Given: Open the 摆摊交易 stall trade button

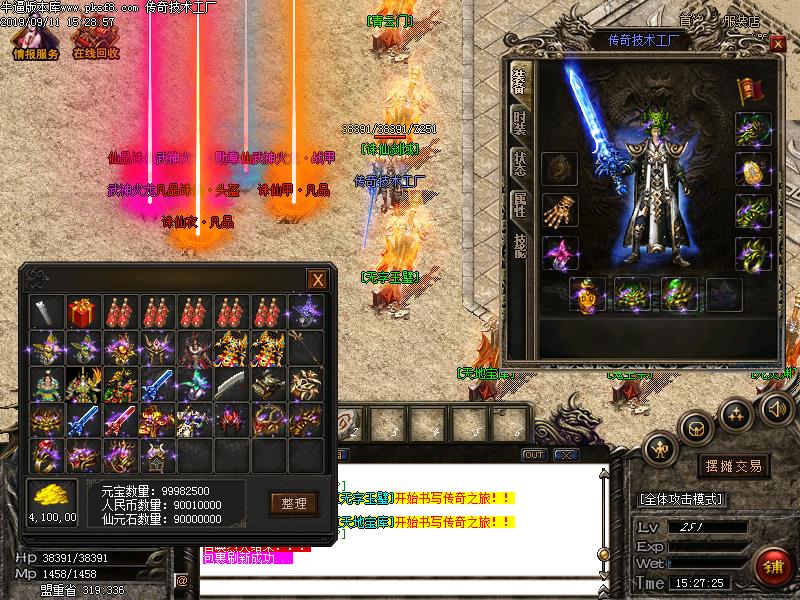Looking at the screenshot, I should coord(733,466).
